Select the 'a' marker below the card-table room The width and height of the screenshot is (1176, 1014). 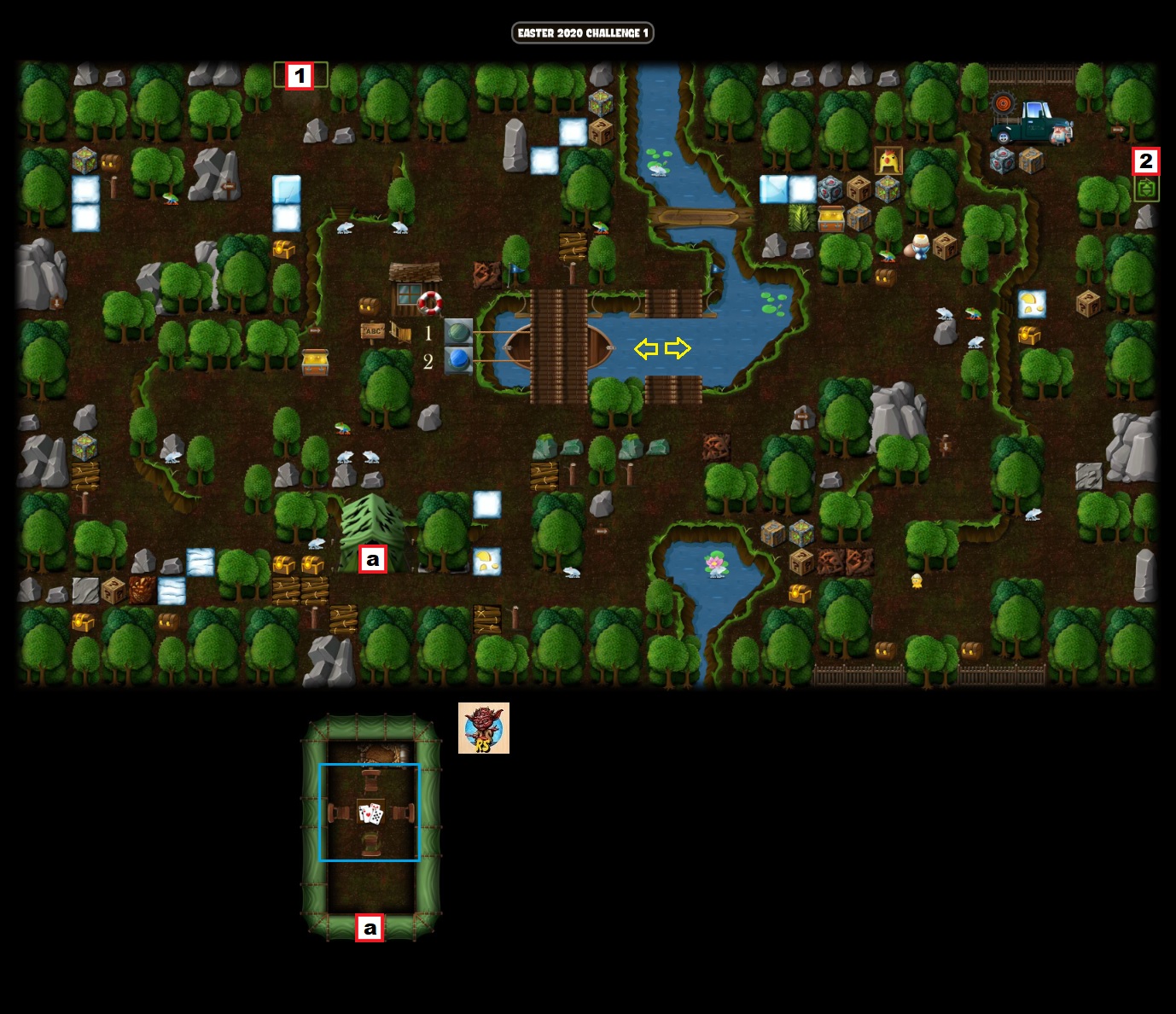point(370,928)
